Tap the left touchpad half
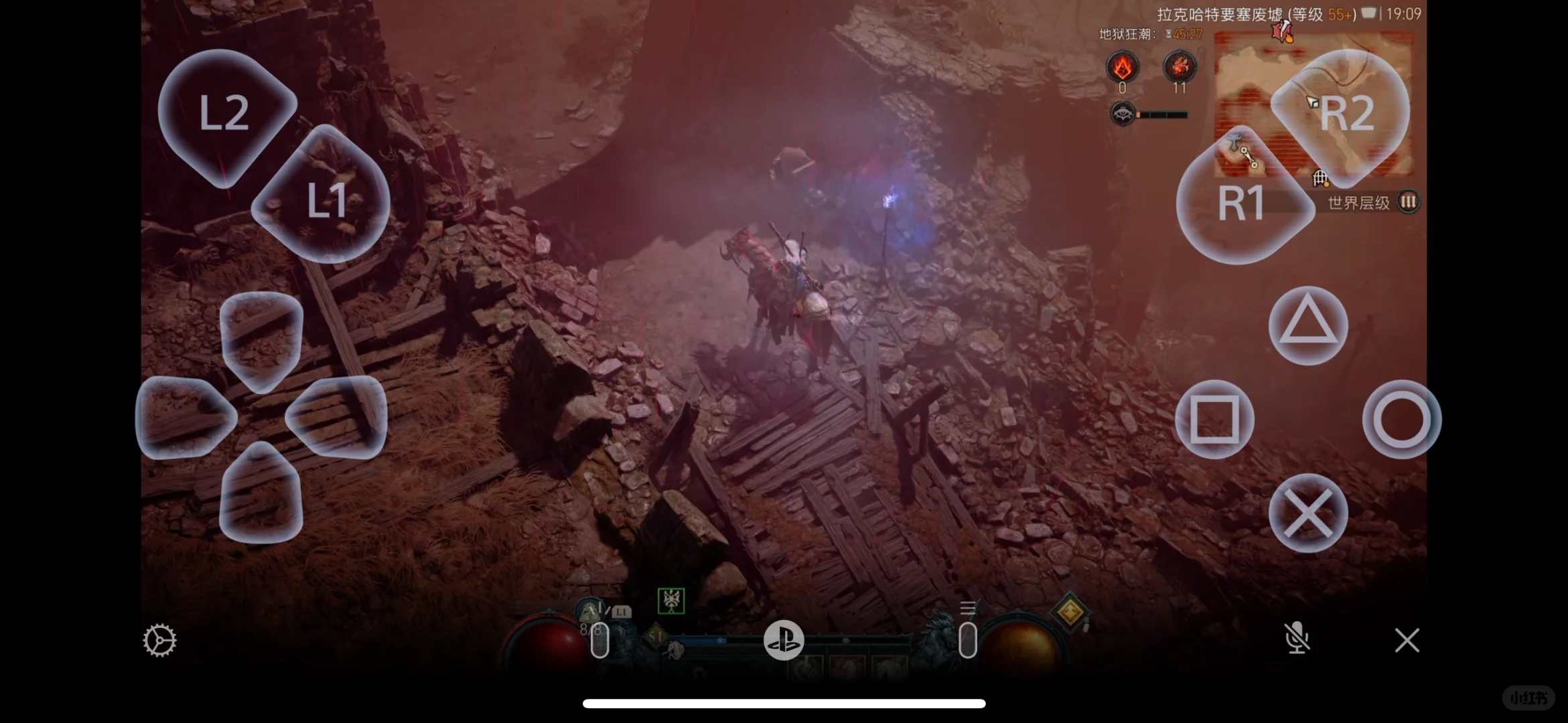 601,639
